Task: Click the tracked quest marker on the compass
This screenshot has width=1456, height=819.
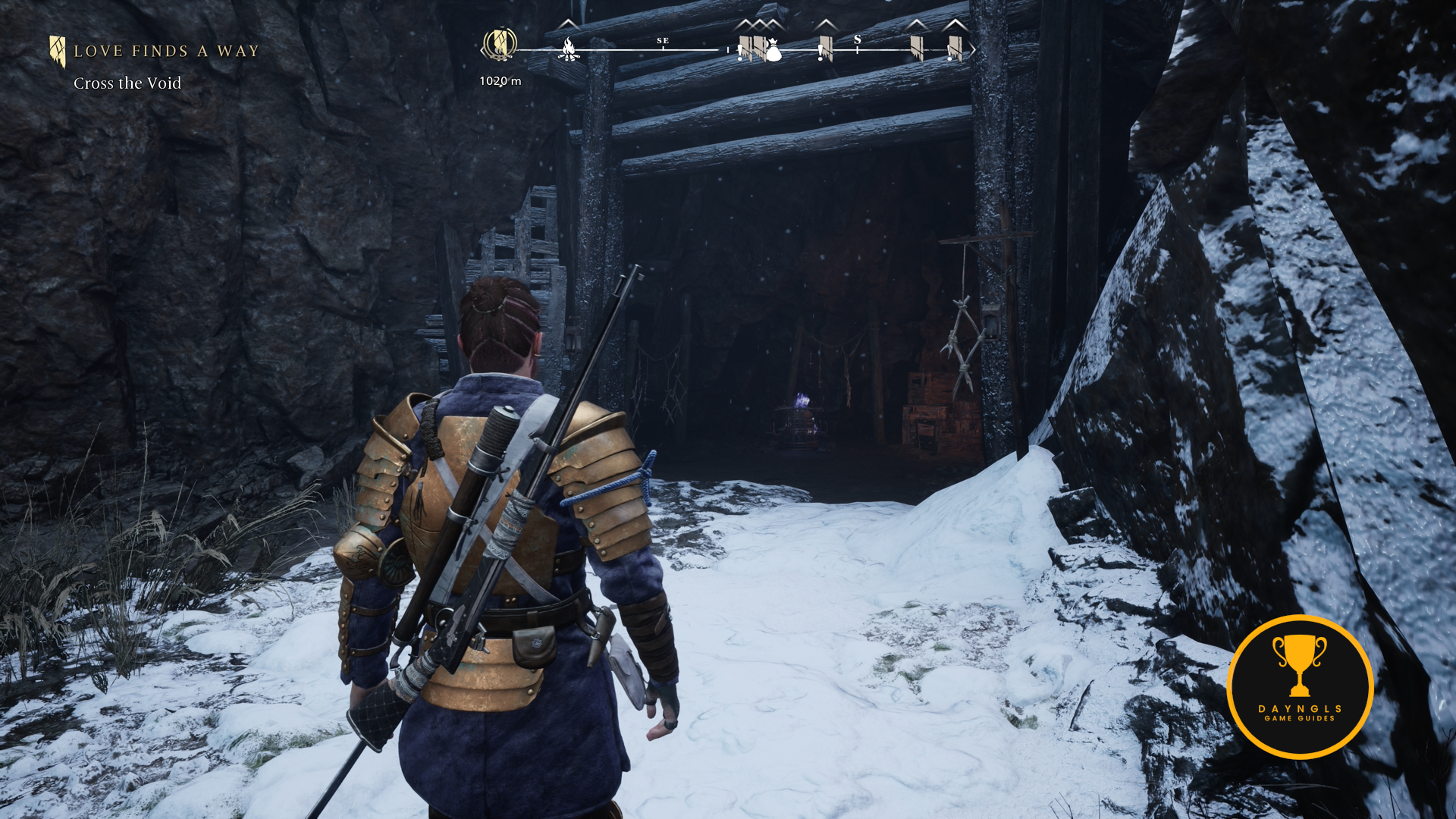Action: tap(500, 44)
